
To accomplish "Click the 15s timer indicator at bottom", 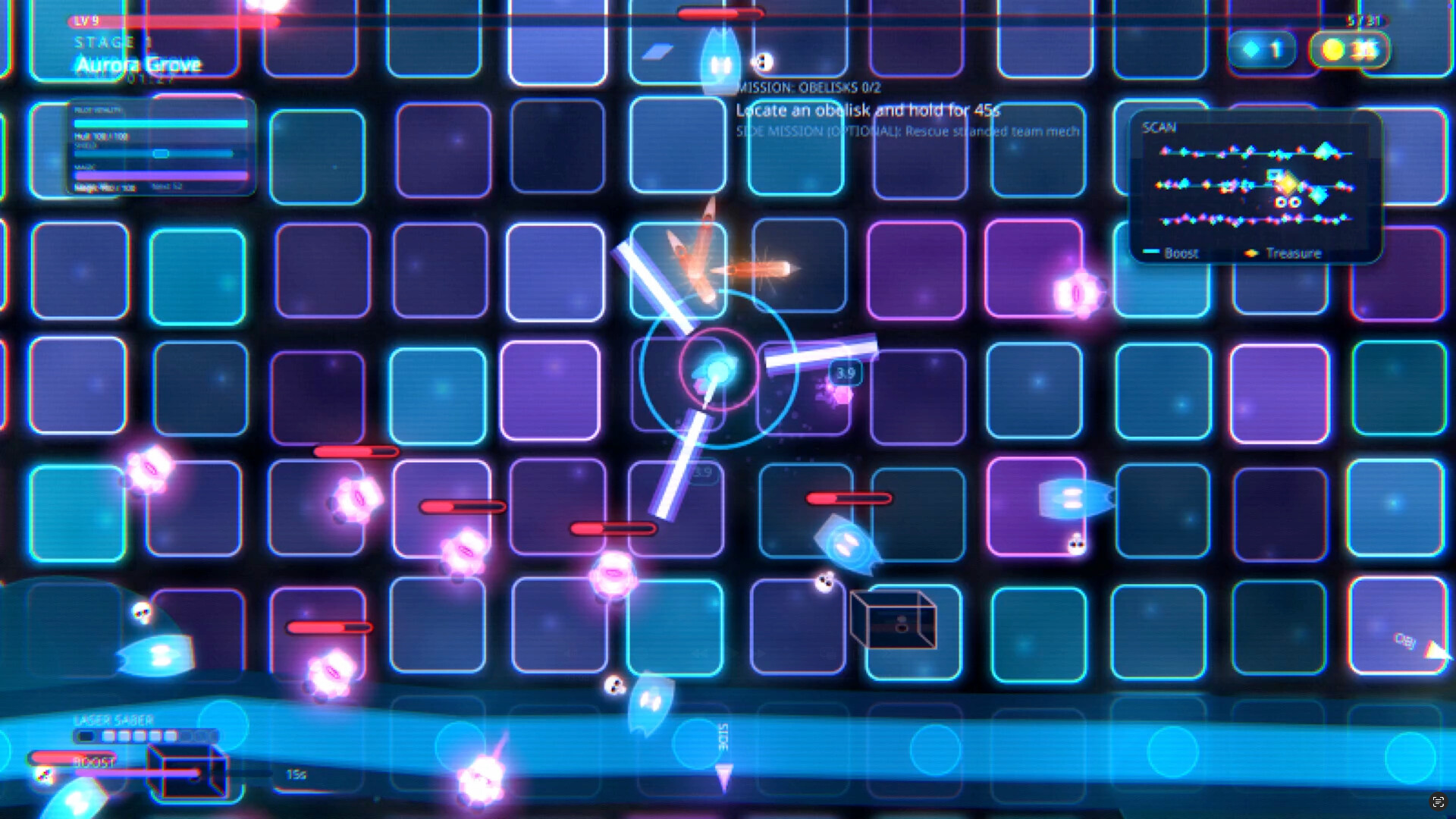I will click(x=297, y=775).
